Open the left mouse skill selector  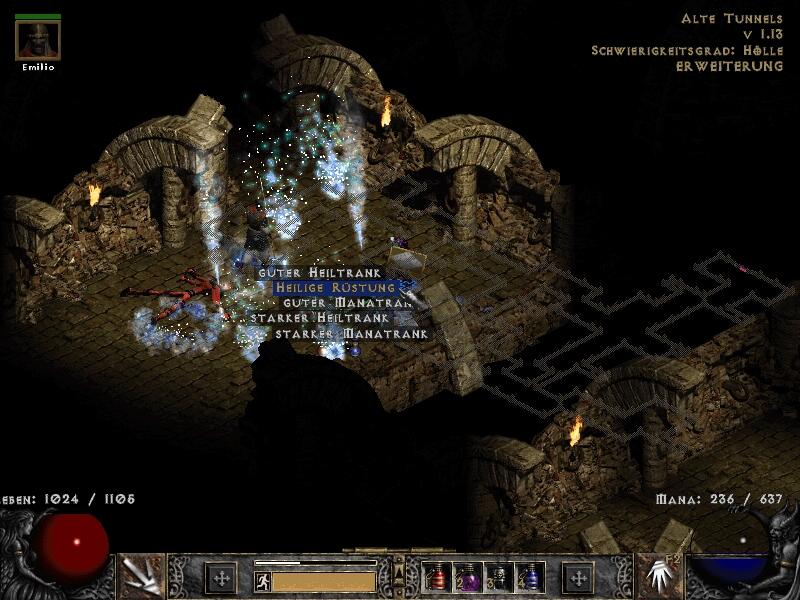[140, 576]
